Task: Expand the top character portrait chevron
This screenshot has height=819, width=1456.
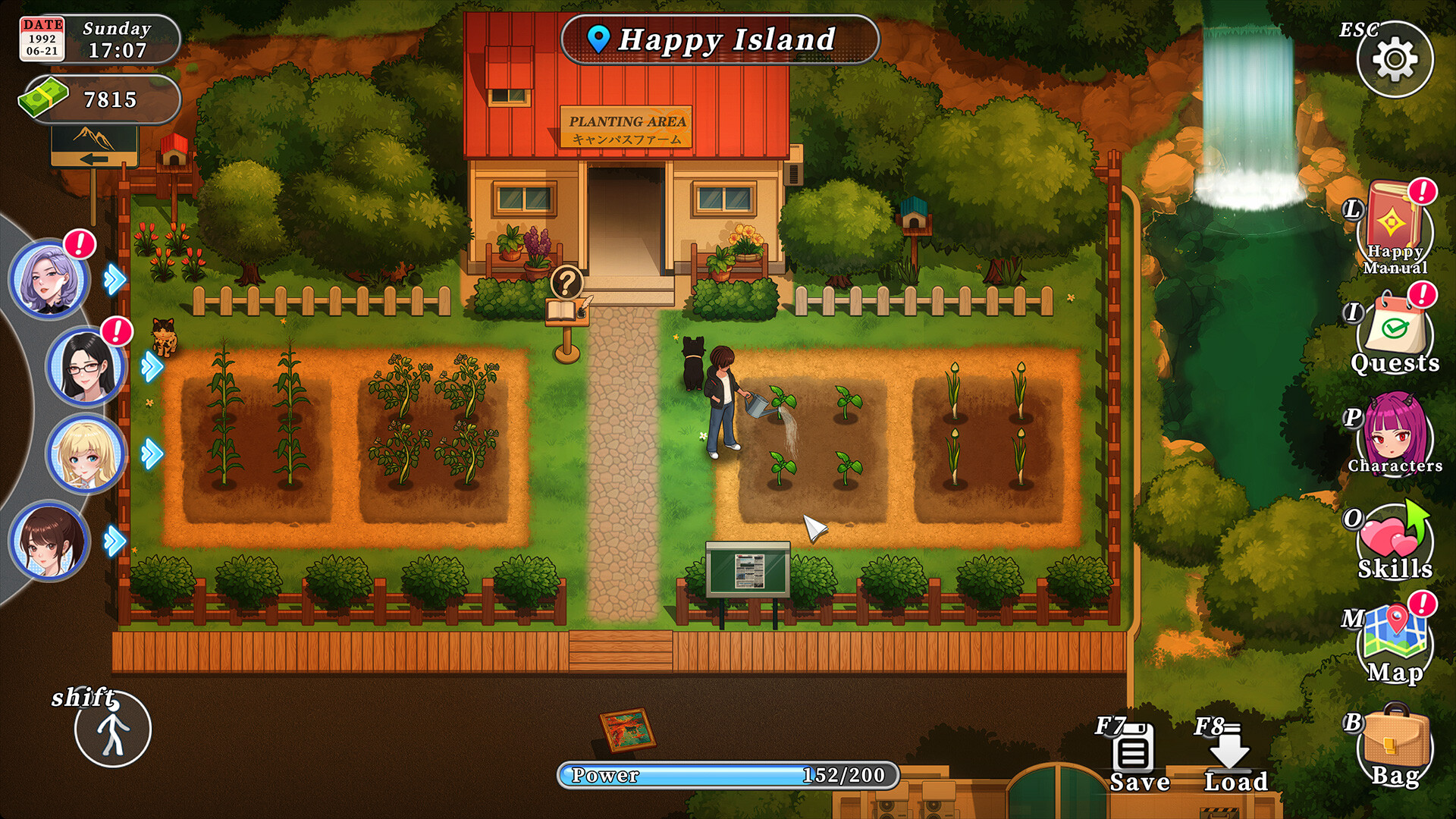Action: pyautogui.click(x=113, y=280)
